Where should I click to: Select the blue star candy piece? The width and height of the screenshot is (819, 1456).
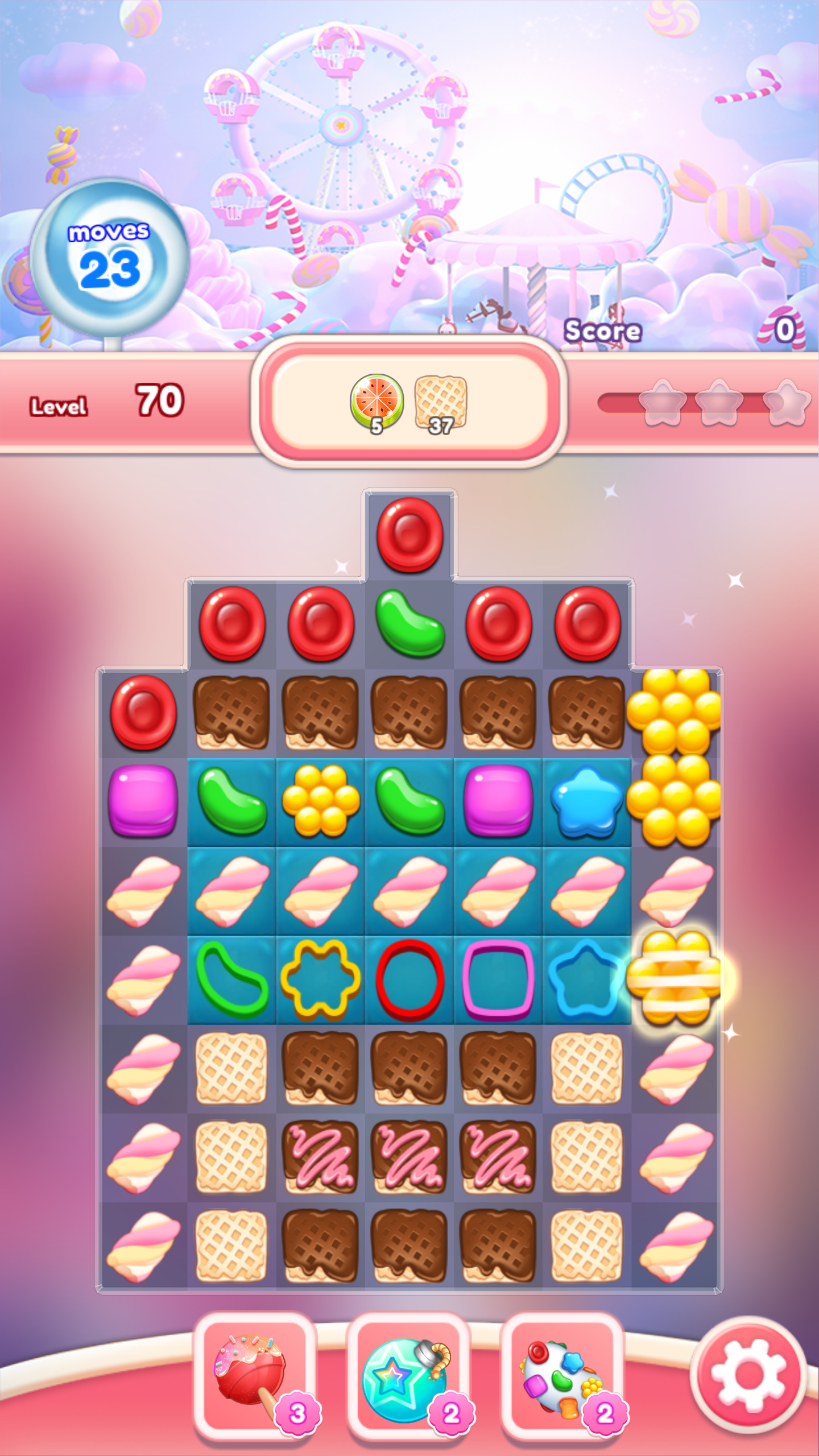(587, 802)
